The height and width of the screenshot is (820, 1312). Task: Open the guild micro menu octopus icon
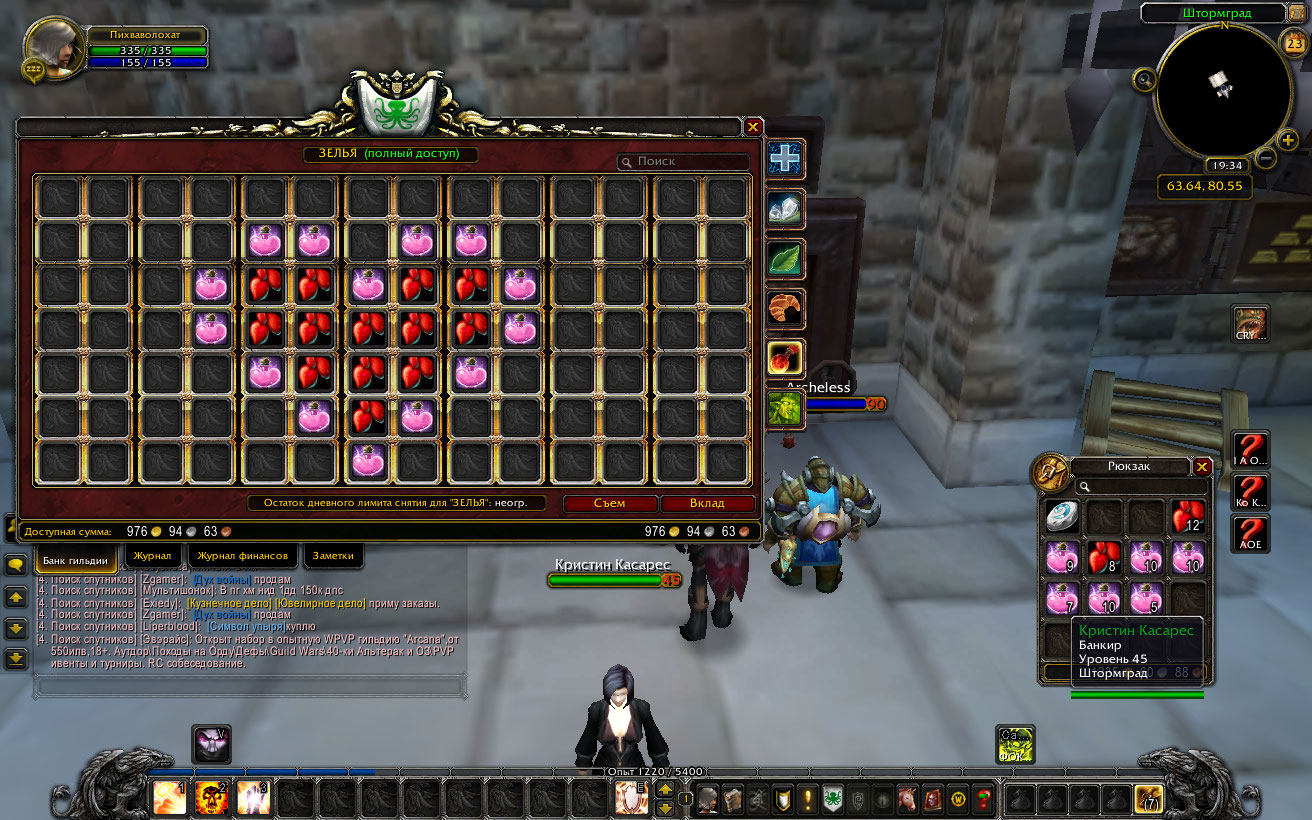(832, 800)
